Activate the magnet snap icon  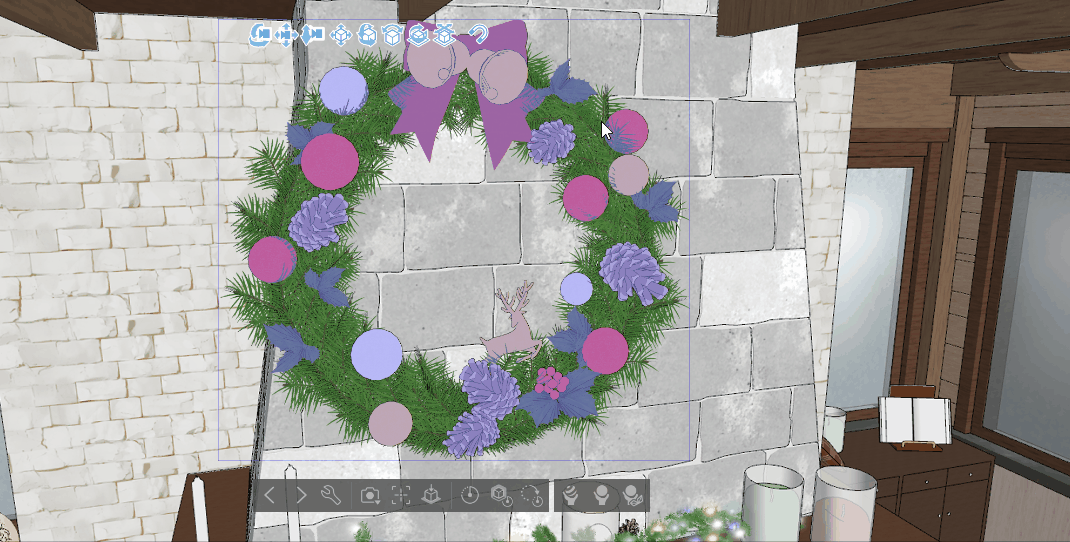478,35
